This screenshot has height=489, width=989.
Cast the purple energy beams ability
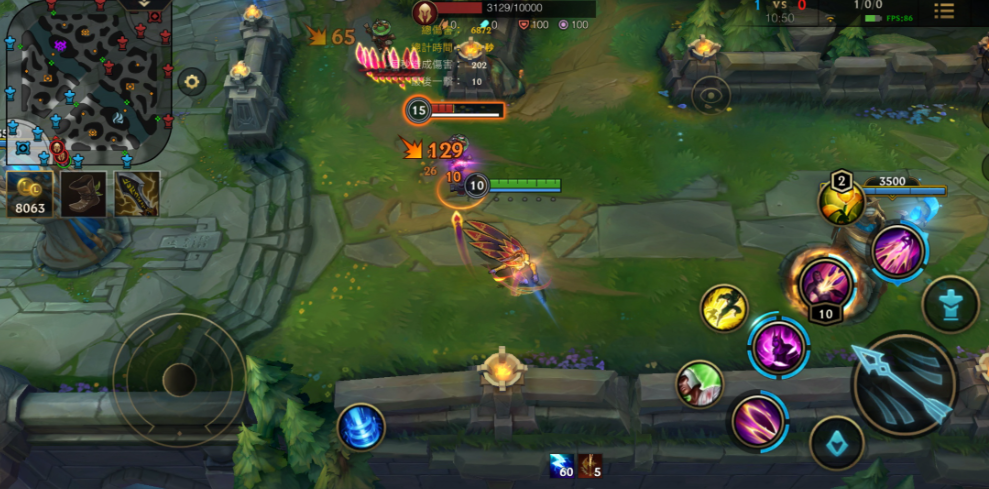(897, 251)
